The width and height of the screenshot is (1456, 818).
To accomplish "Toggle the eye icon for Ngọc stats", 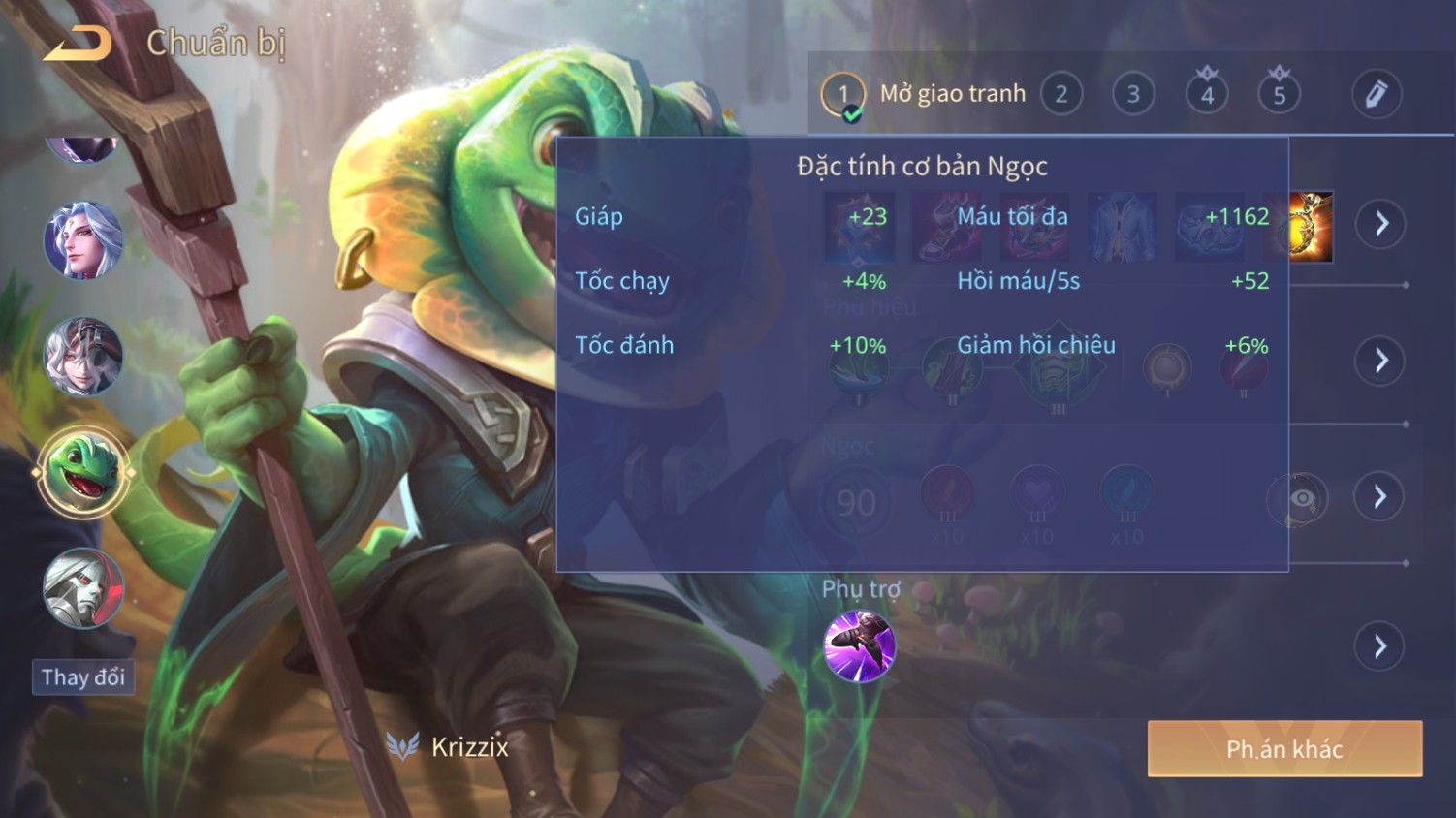I will click(1301, 498).
